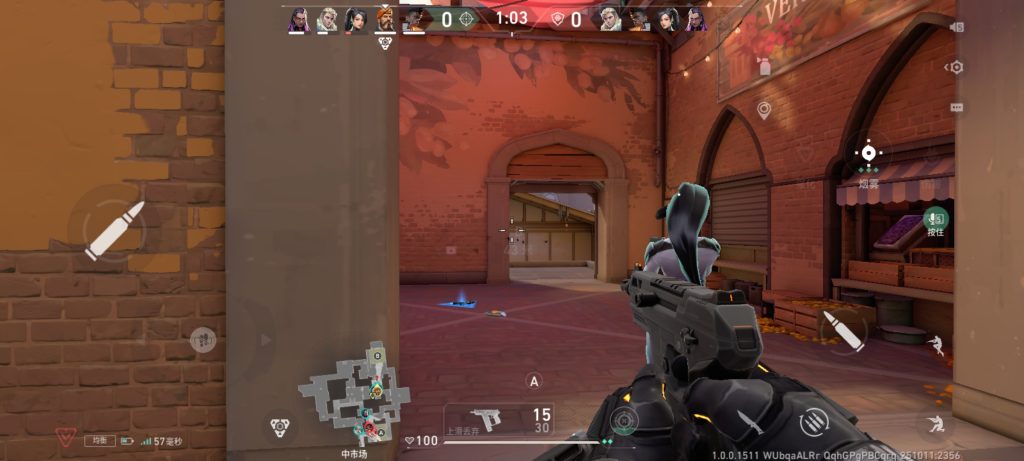Open the settings gear icon
Image resolution: width=1024 pixels, height=461 pixels.
click(956, 67)
